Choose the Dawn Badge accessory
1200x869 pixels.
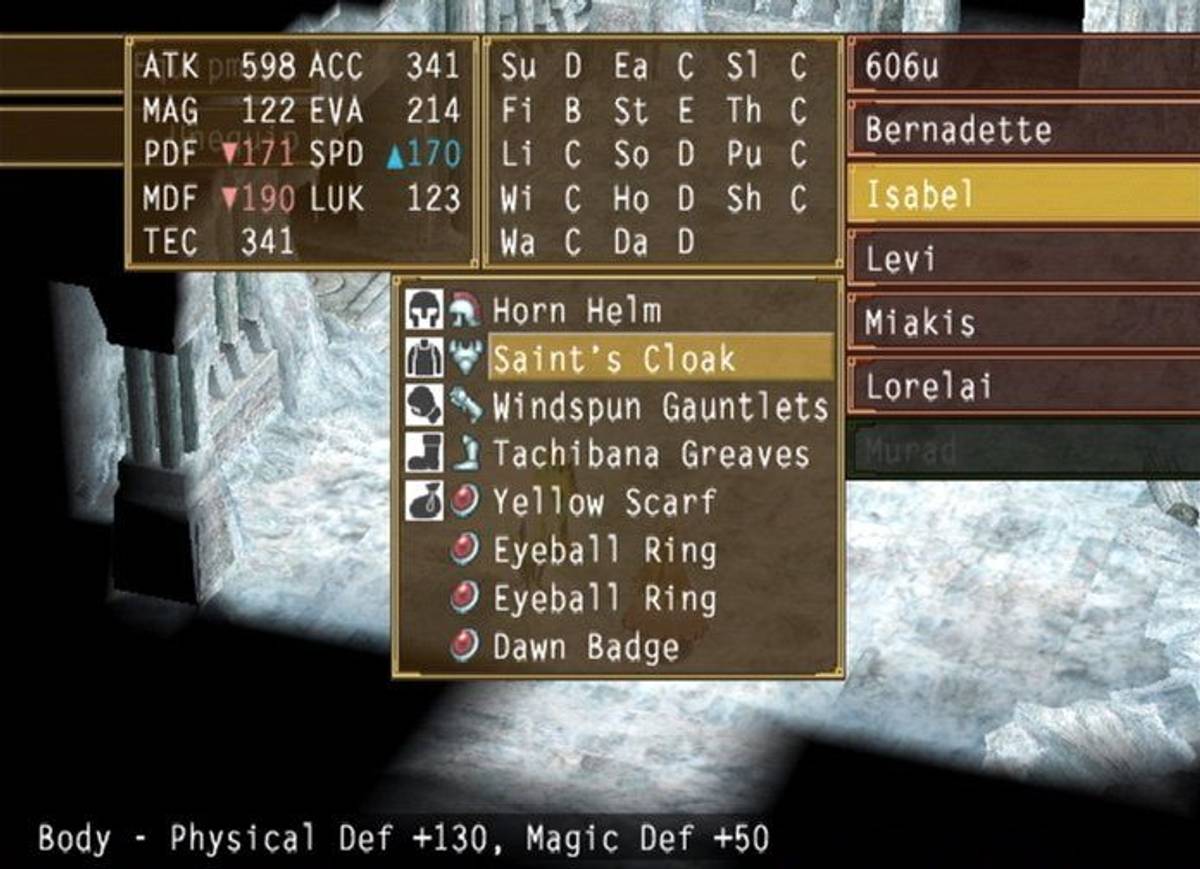pyautogui.click(x=586, y=647)
